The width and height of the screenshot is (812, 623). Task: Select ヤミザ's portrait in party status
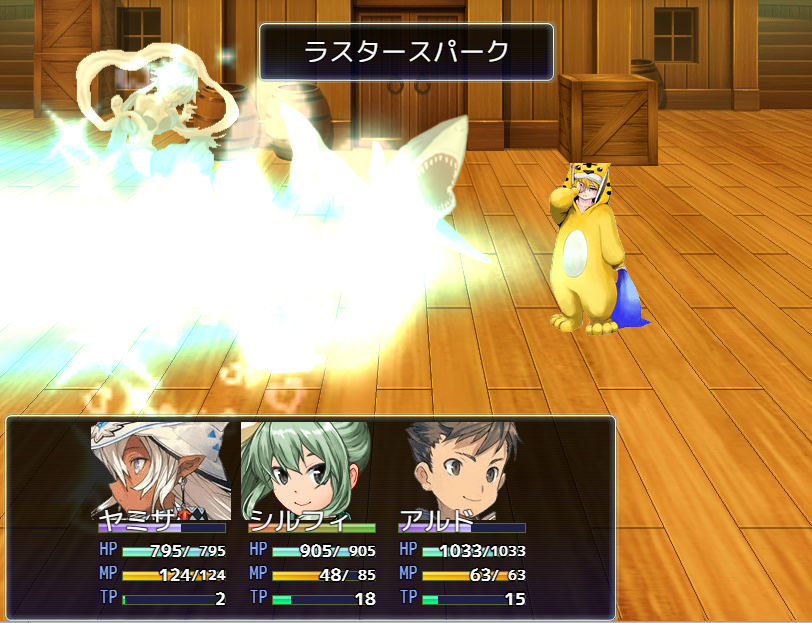(x=160, y=468)
